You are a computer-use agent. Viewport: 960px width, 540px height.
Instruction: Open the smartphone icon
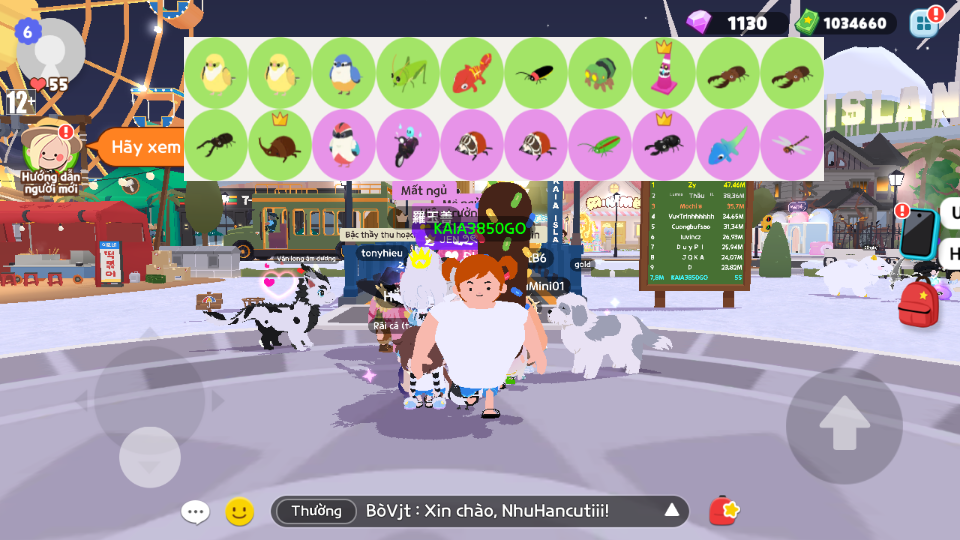click(917, 233)
